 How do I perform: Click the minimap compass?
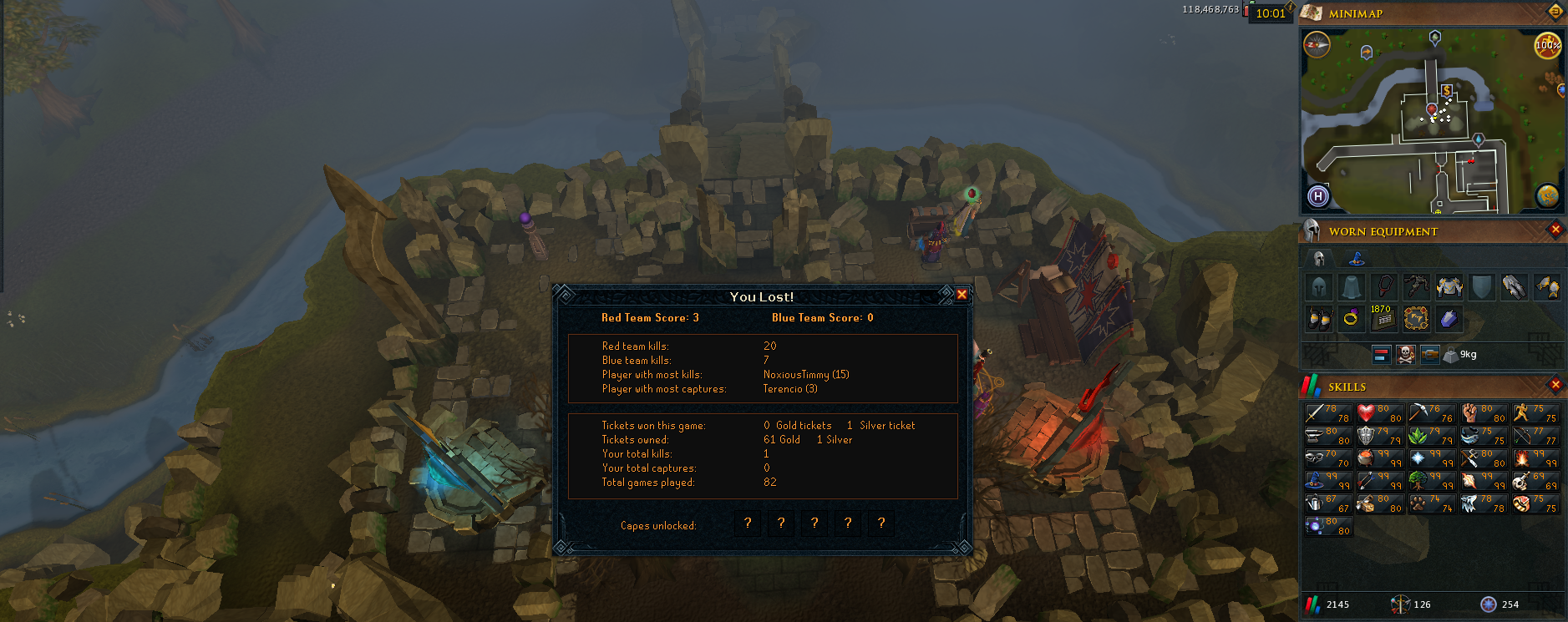(x=1317, y=45)
